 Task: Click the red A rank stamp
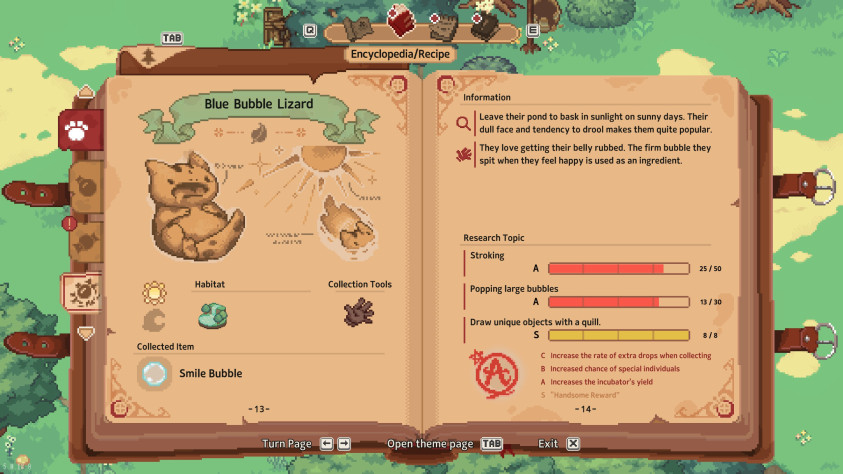pyautogui.click(x=491, y=372)
